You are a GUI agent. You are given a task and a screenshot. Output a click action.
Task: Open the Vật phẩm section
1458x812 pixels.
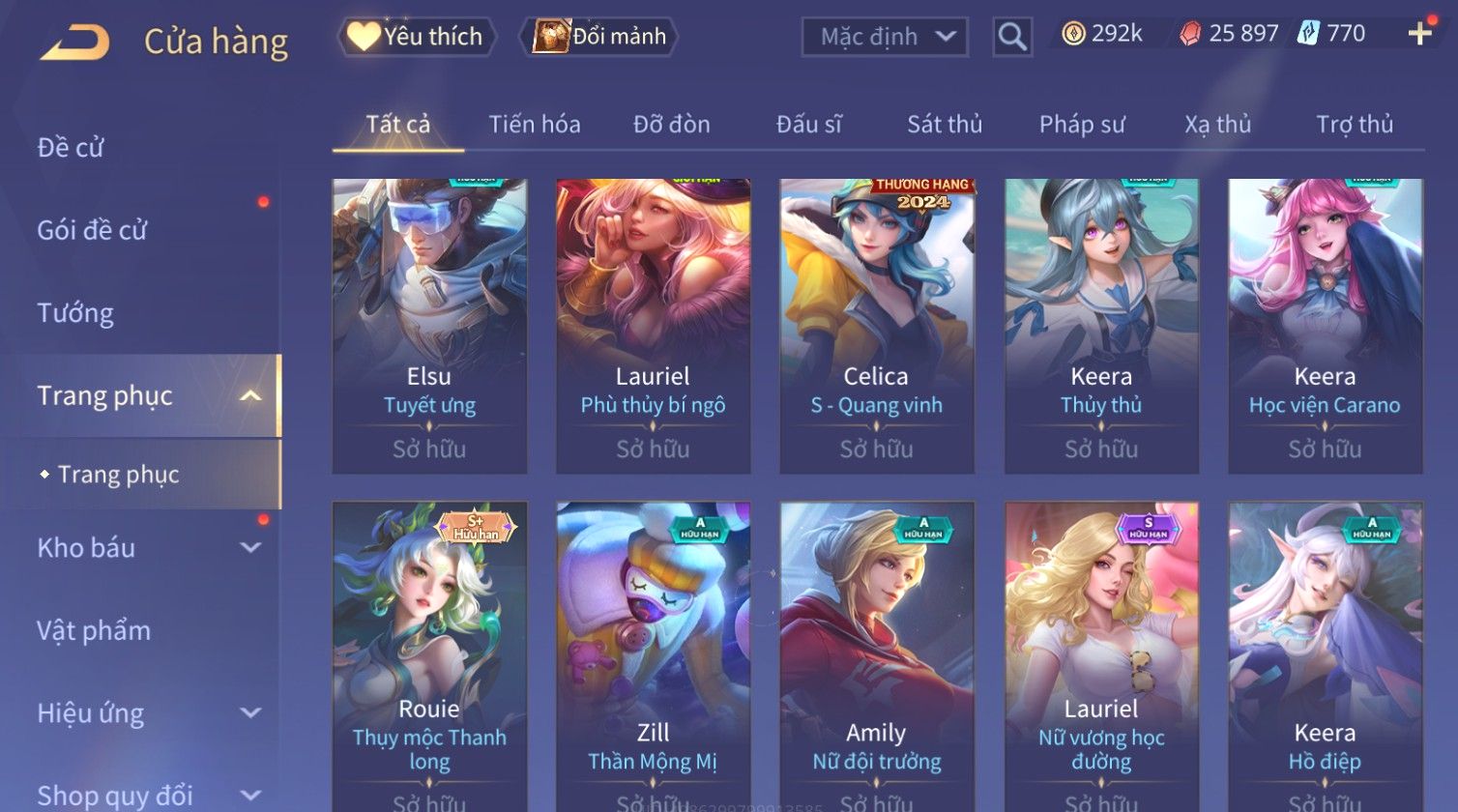pos(94,631)
